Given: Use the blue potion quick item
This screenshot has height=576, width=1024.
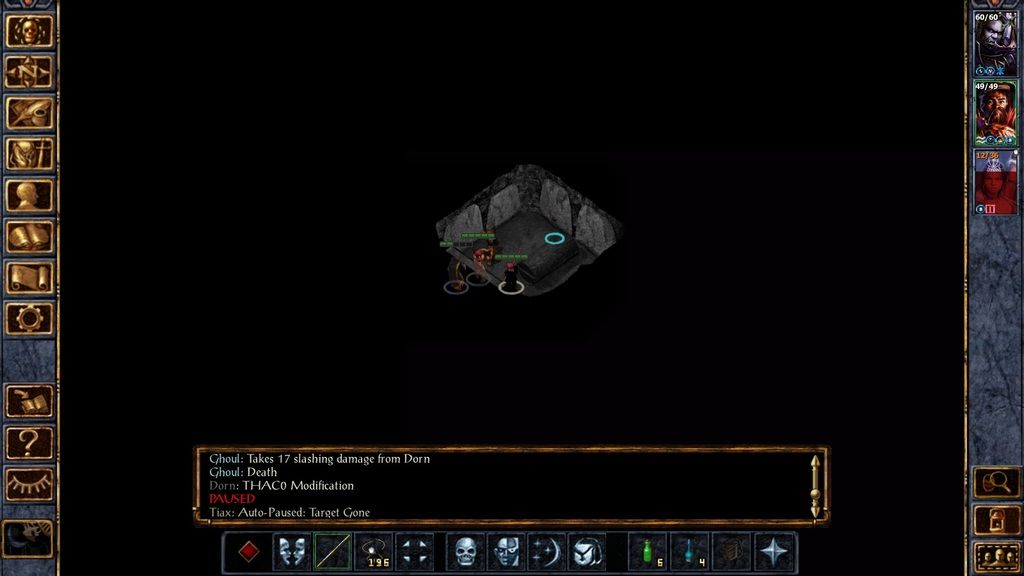Looking at the screenshot, I should click(689, 551).
